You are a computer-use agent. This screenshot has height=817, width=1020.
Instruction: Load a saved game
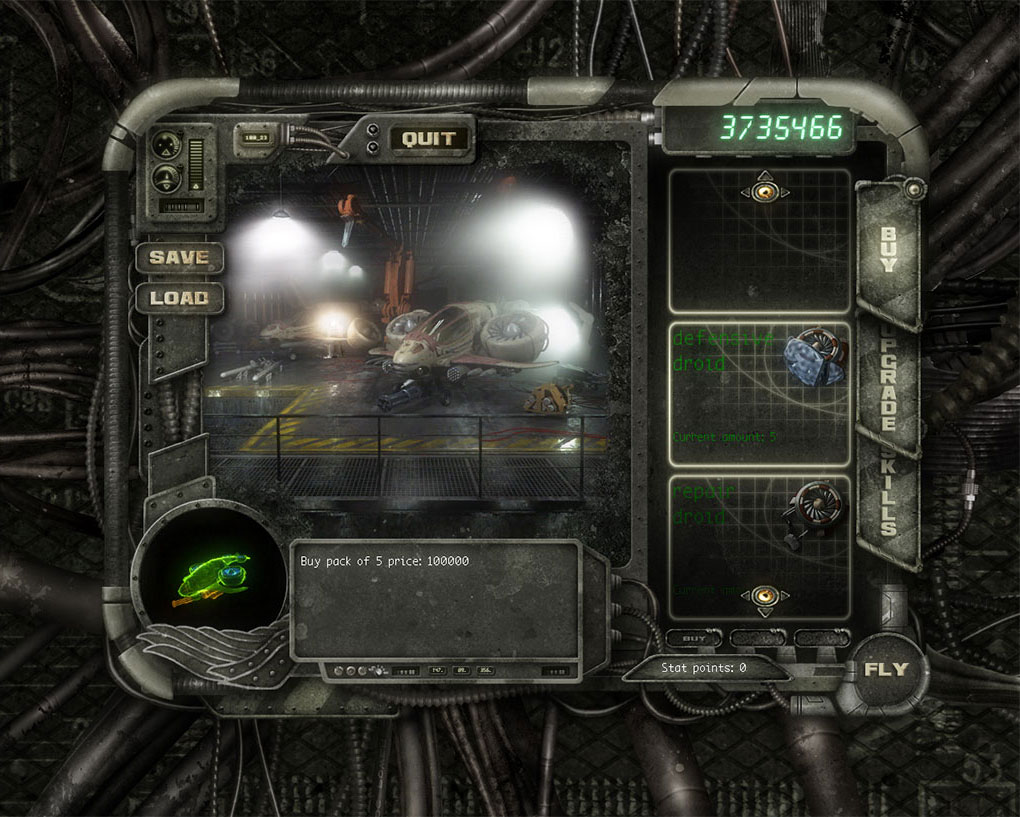(179, 297)
